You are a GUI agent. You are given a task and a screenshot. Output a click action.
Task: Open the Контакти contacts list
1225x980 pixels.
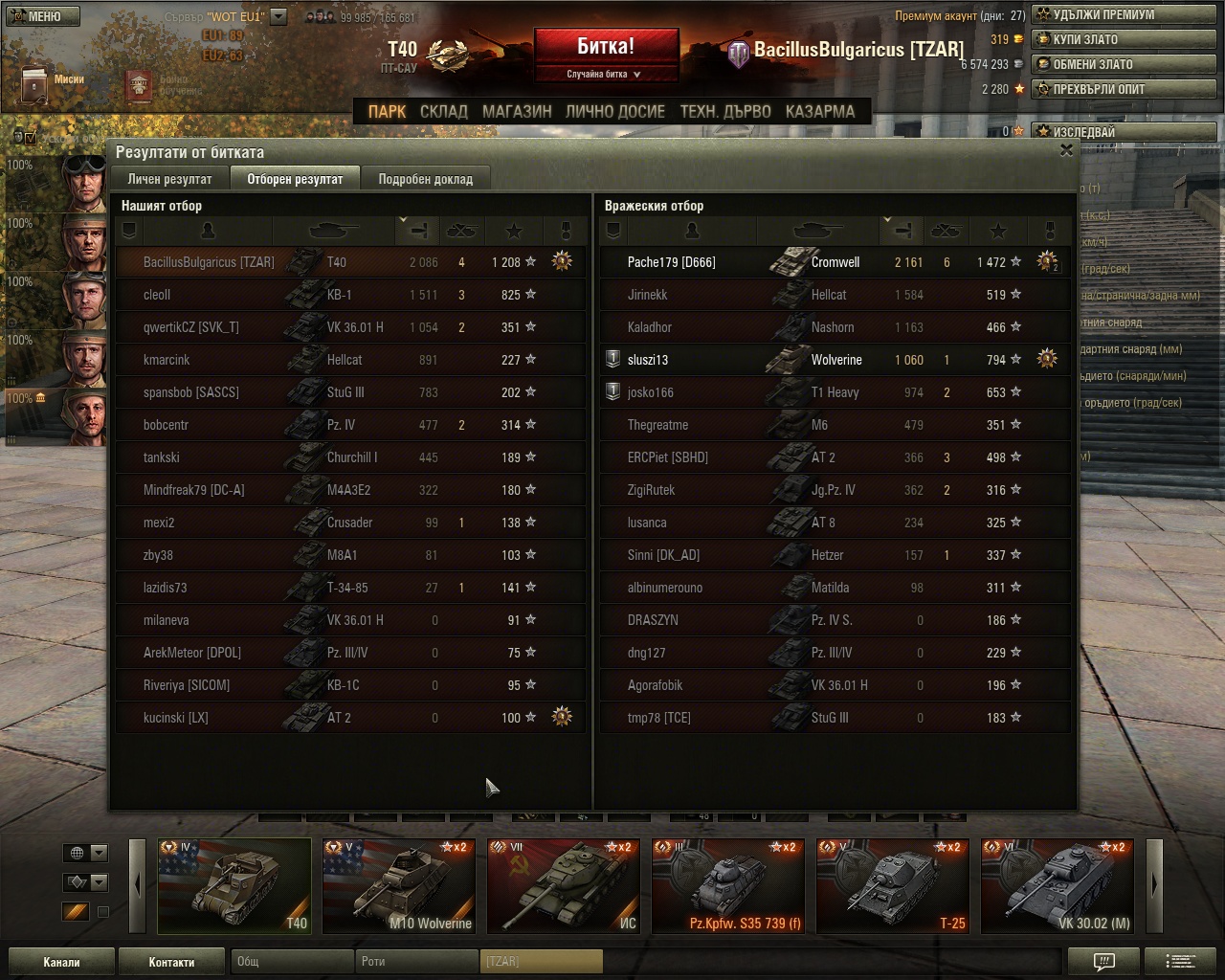coord(171,962)
